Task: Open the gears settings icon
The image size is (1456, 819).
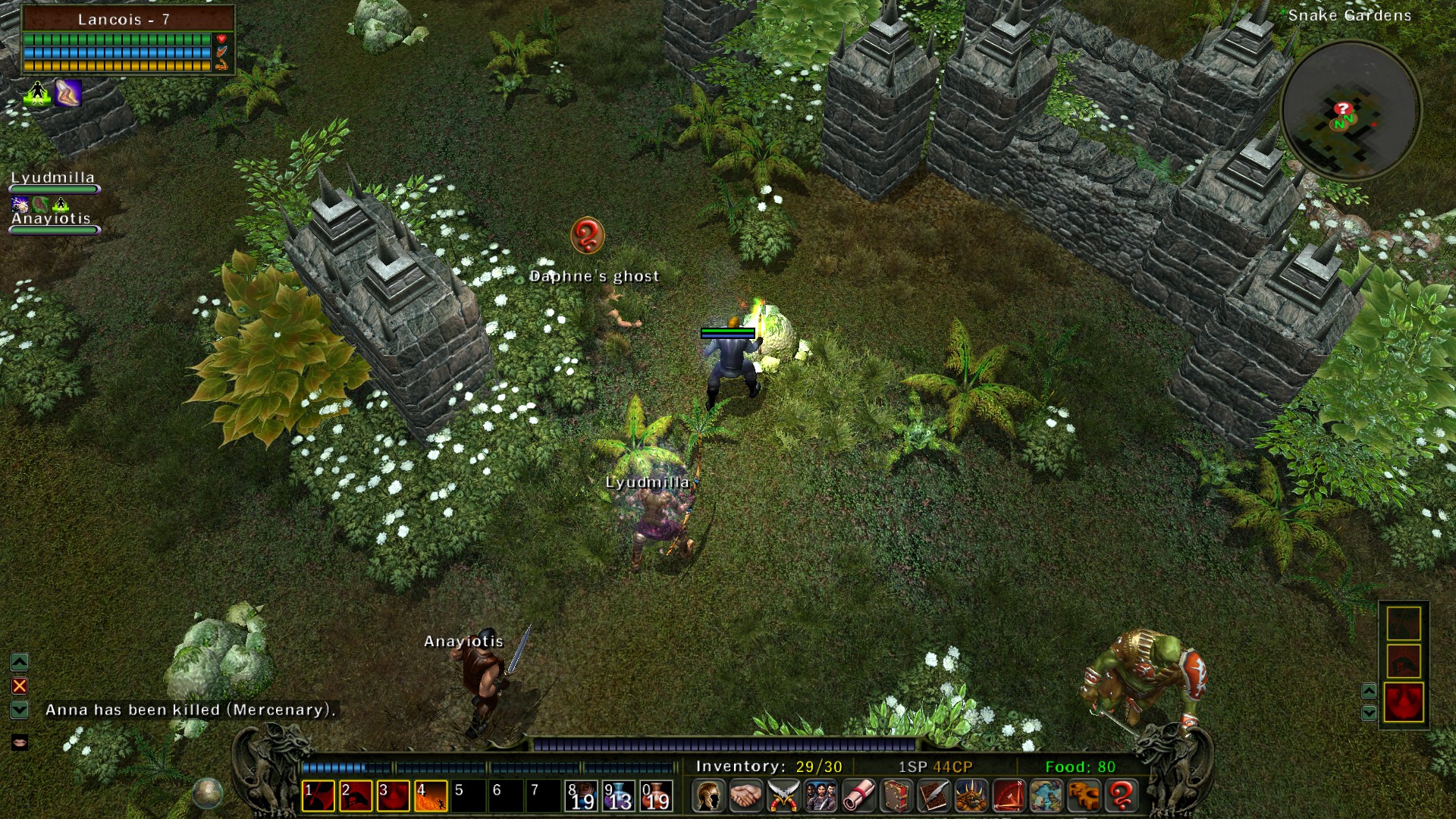Action: coord(1084,795)
